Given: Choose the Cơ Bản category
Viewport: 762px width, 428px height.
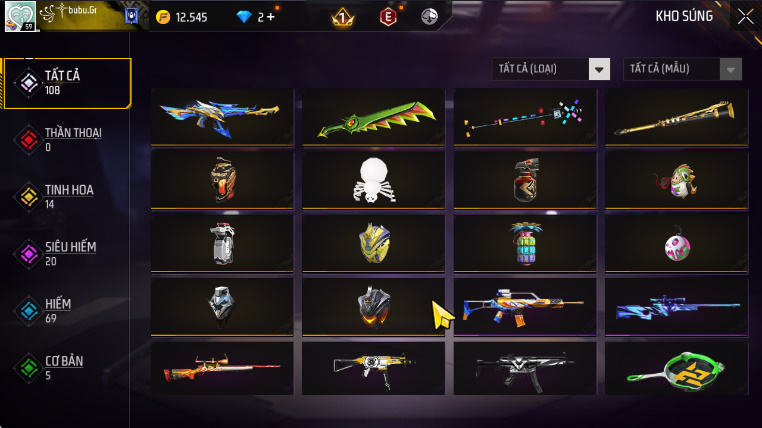Looking at the screenshot, I should [x=65, y=367].
